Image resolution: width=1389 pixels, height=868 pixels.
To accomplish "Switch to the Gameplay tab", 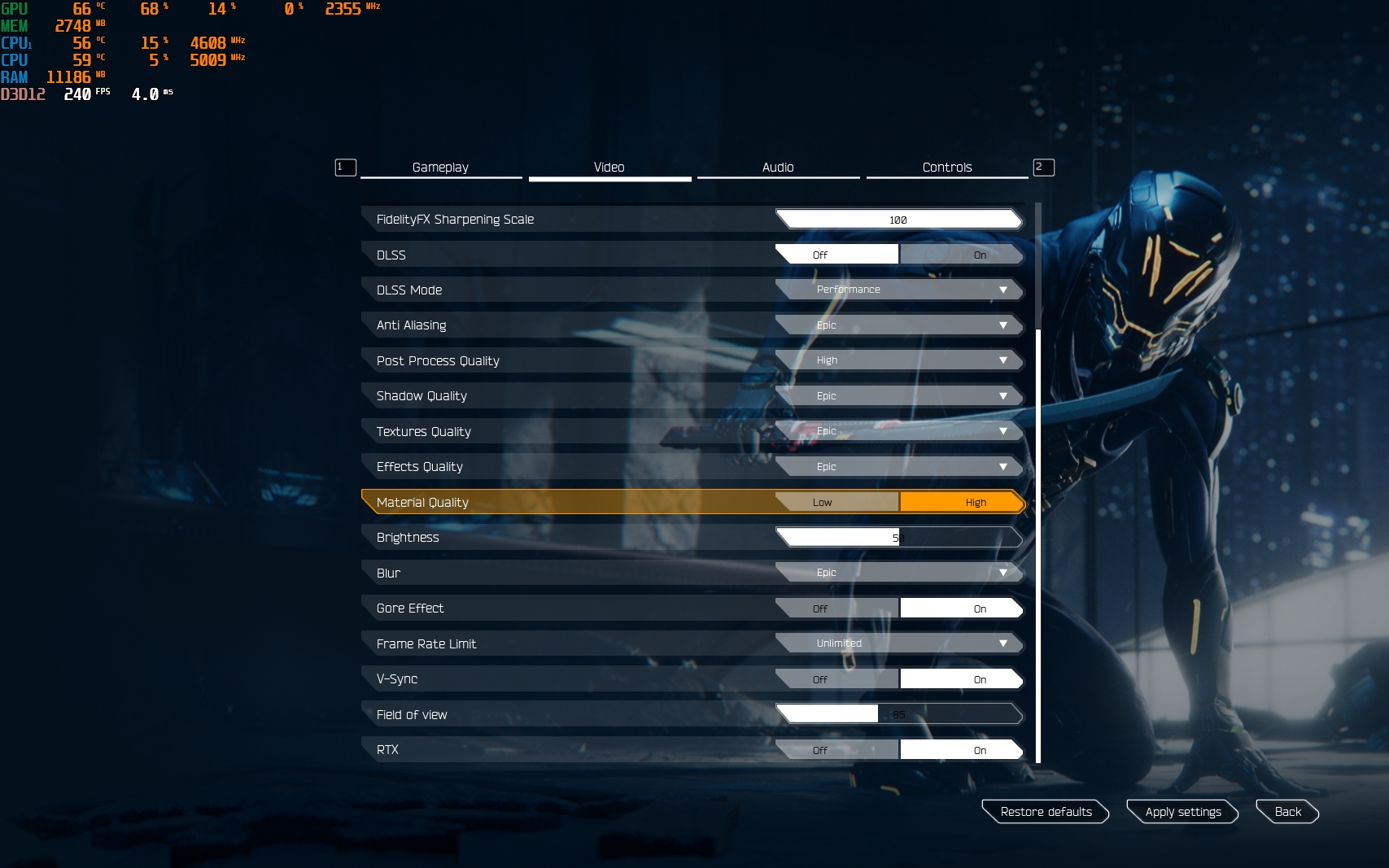I will tap(440, 168).
